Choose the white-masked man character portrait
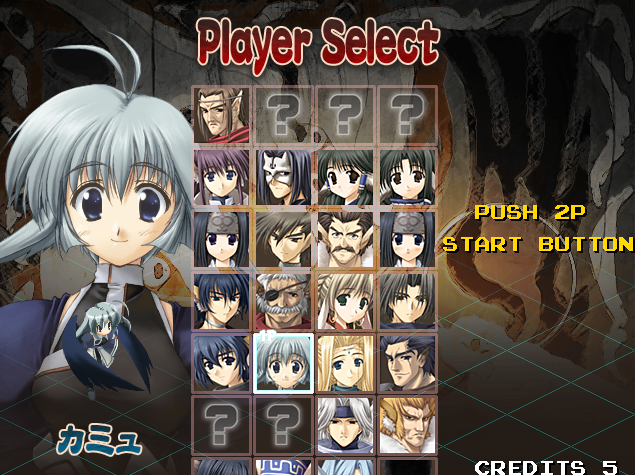The width and height of the screenshot is (635, 475). pyautogui.click(x=283, y=177)
